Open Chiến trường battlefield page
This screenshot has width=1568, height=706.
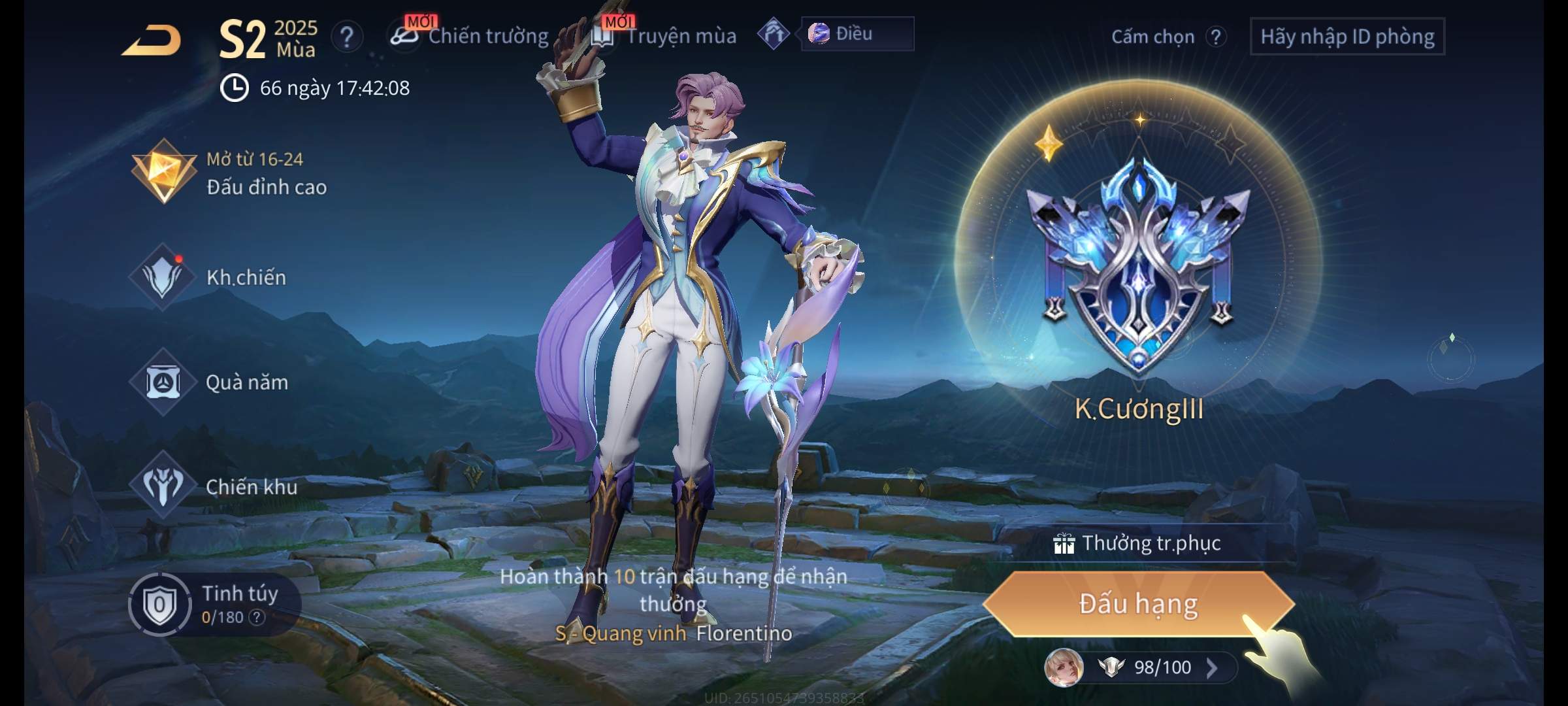472,36
